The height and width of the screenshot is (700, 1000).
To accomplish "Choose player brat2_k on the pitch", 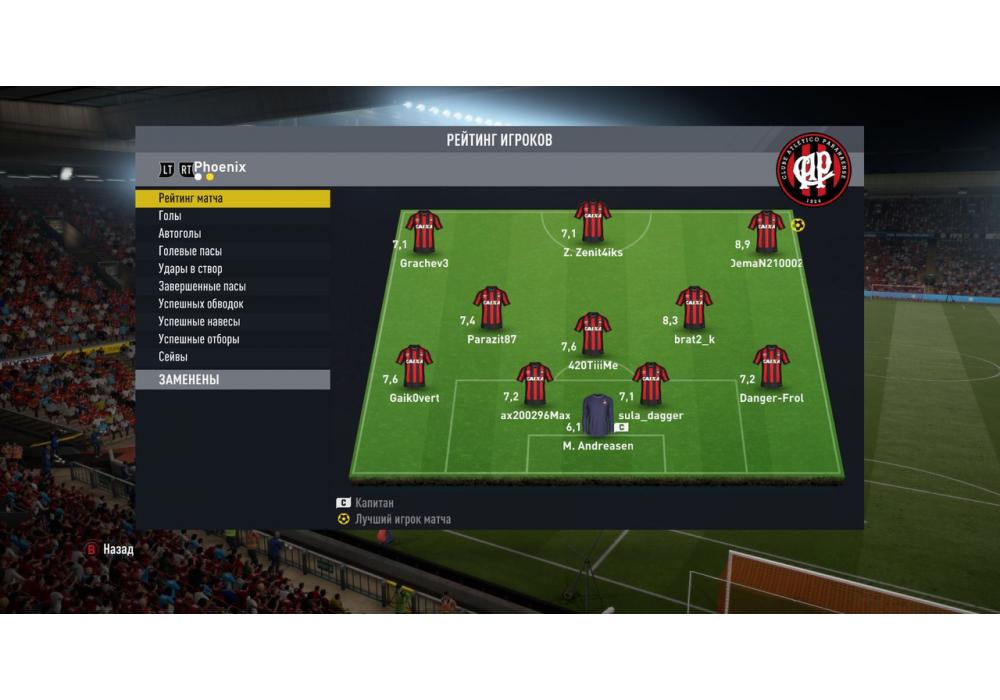I will (694, 309).
